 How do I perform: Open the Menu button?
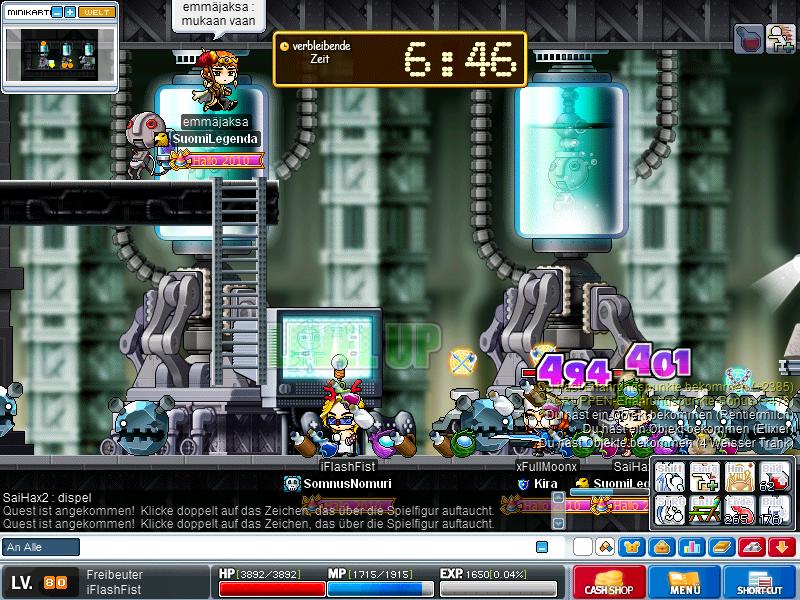[684, 583]
